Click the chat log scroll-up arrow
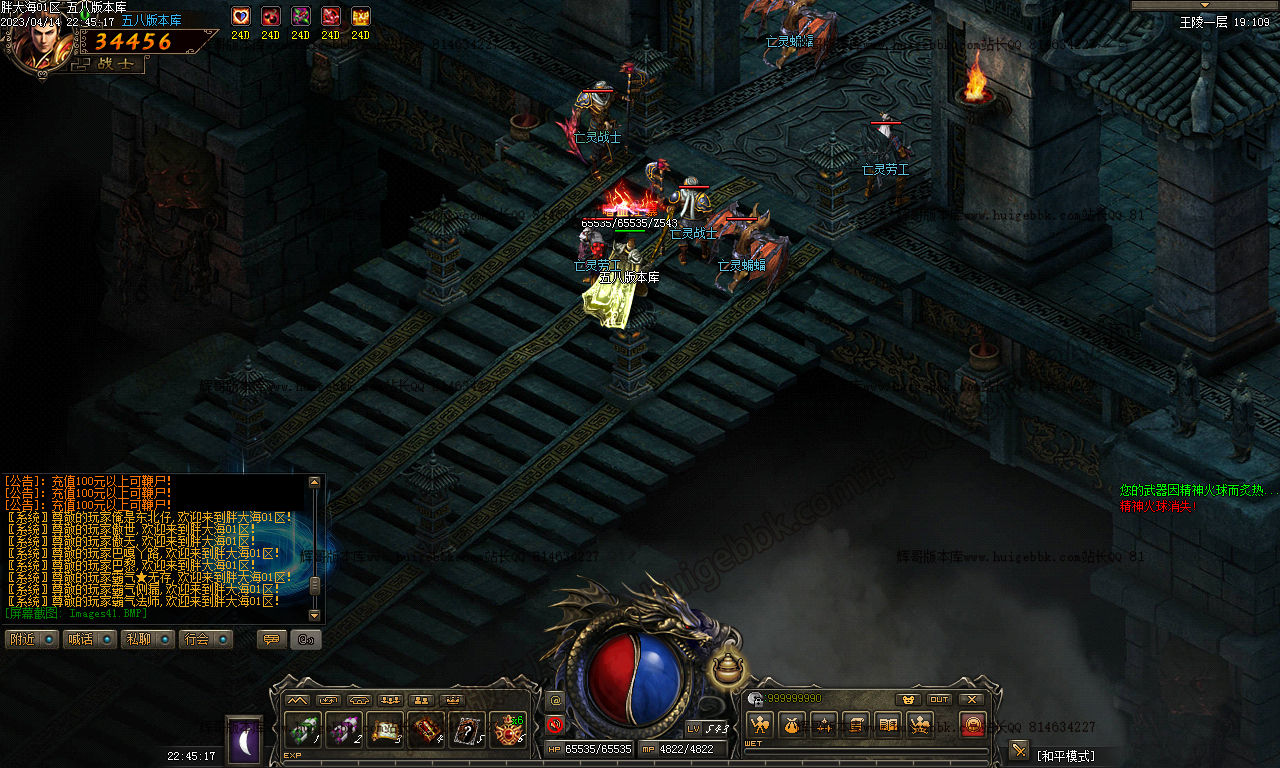This screenshot has width=1280, height=768. coord(315,482)
